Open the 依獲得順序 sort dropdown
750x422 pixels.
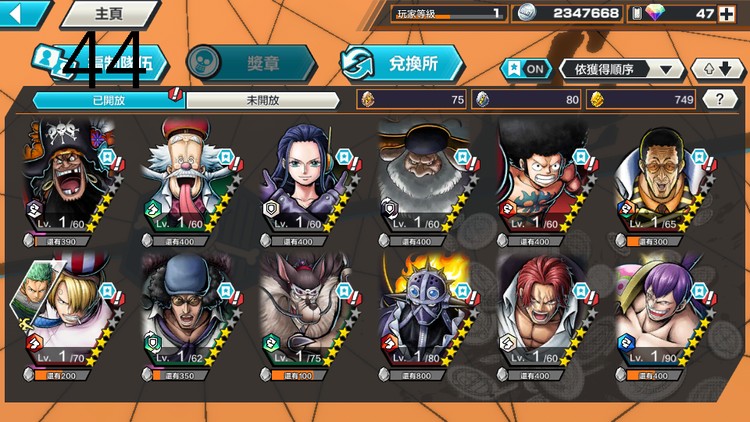[x=622, y=69]
